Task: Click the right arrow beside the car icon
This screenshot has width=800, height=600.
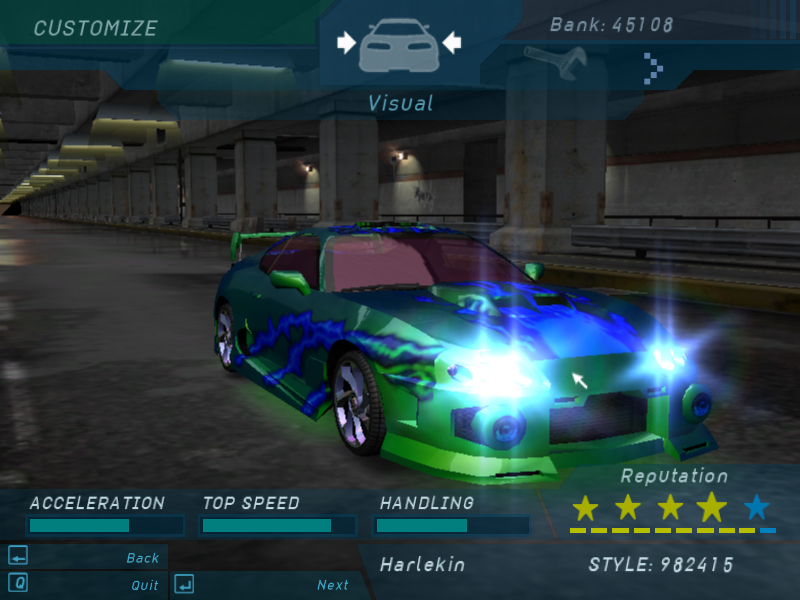Action: click(x=452, y=42)
